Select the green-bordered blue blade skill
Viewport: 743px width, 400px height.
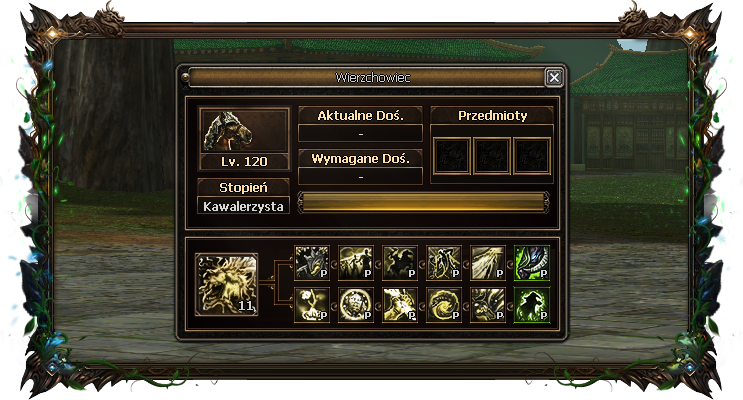click(531, 262)
